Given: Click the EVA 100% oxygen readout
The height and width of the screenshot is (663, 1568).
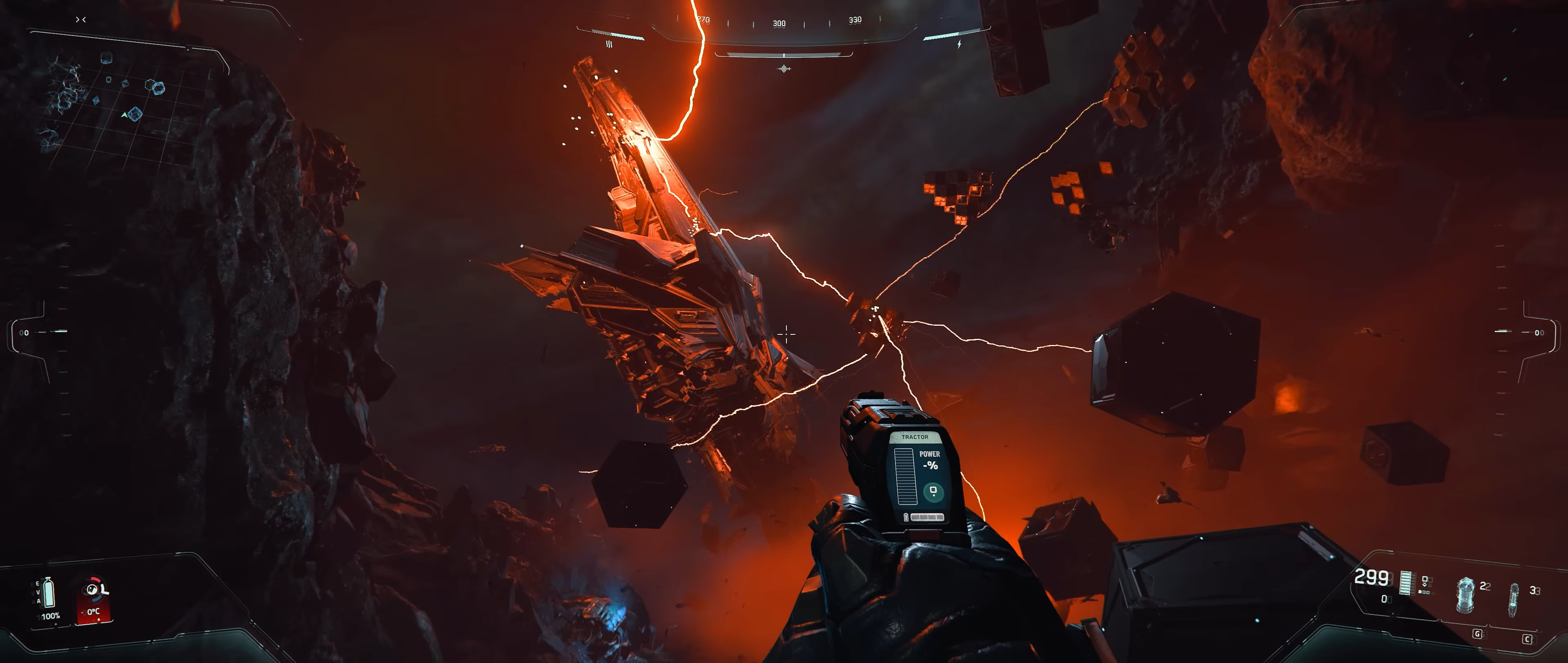Looking at the screenshot, I should click(x=50, y=616).
